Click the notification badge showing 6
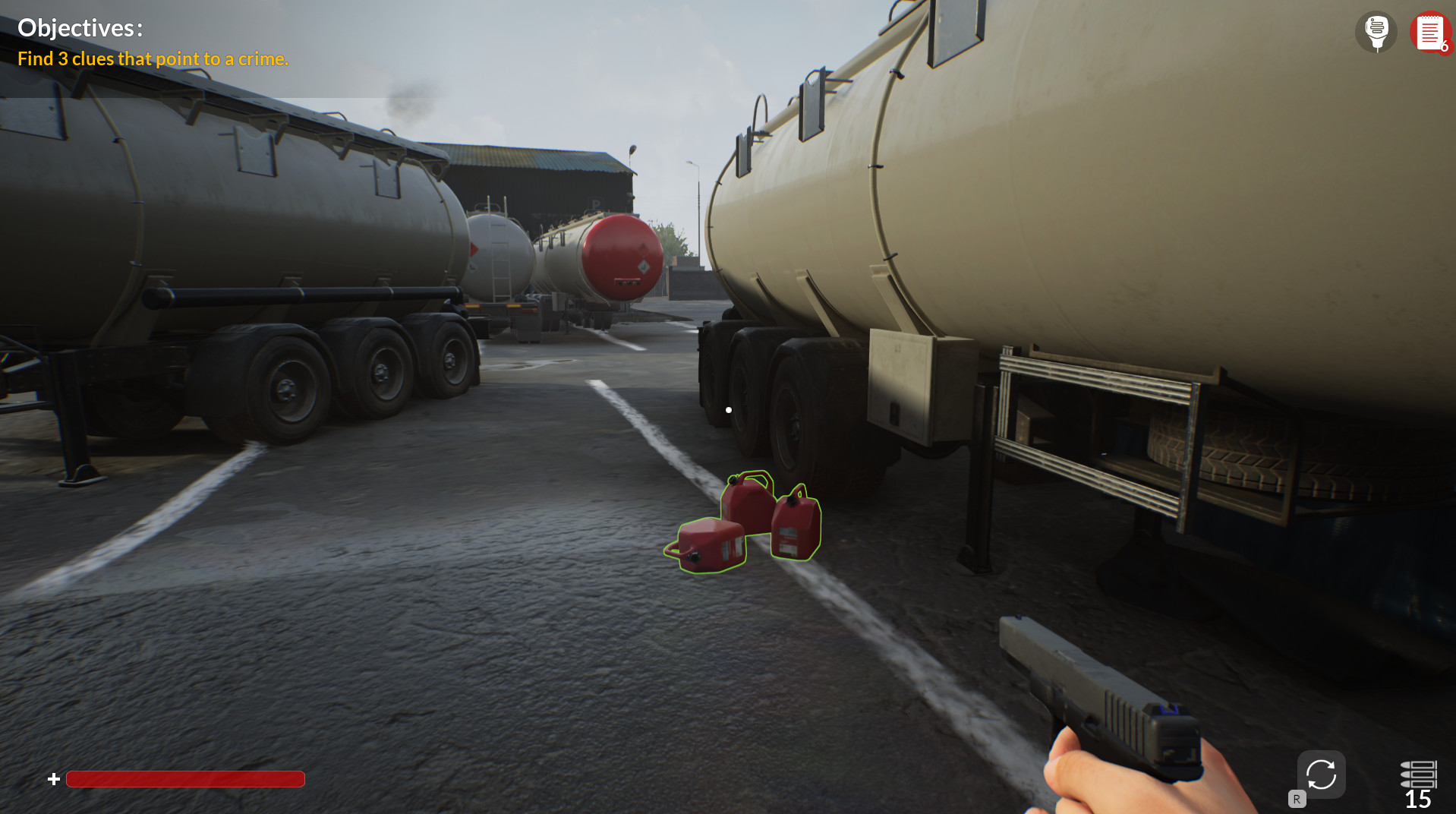This screenshot has height=814, width=1456. tap(1446, 47)
